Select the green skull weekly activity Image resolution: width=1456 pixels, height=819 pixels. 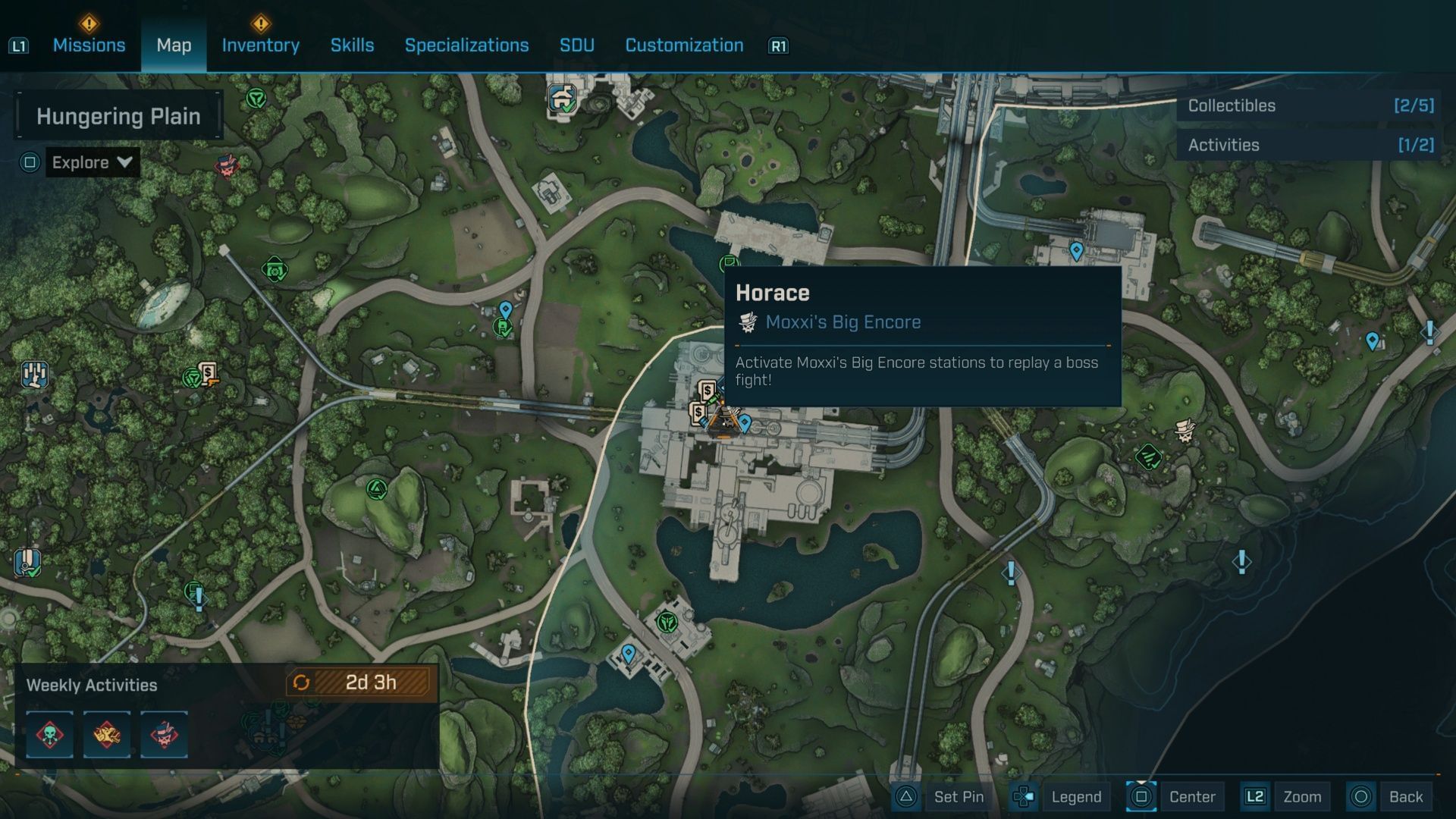click(50, 734)
